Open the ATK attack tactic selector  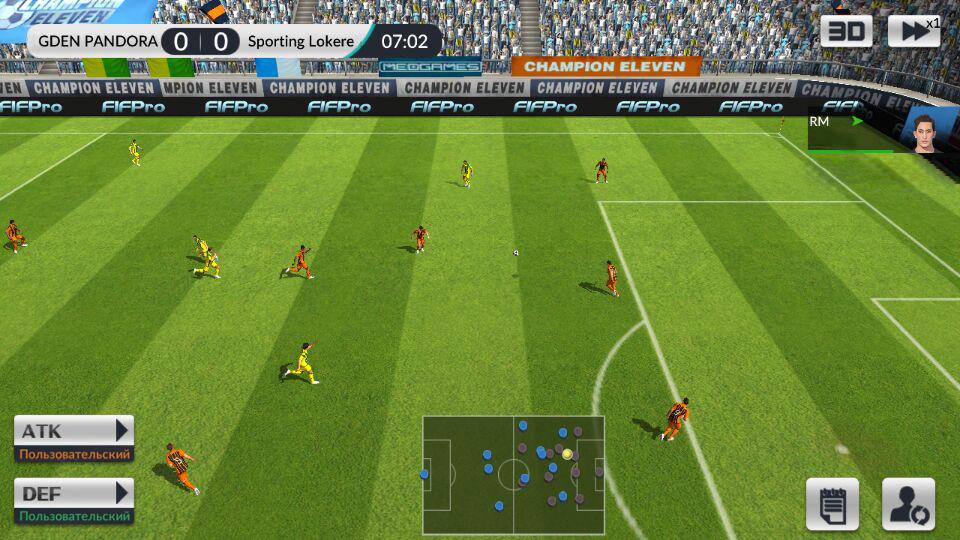[x=74, y=431]
